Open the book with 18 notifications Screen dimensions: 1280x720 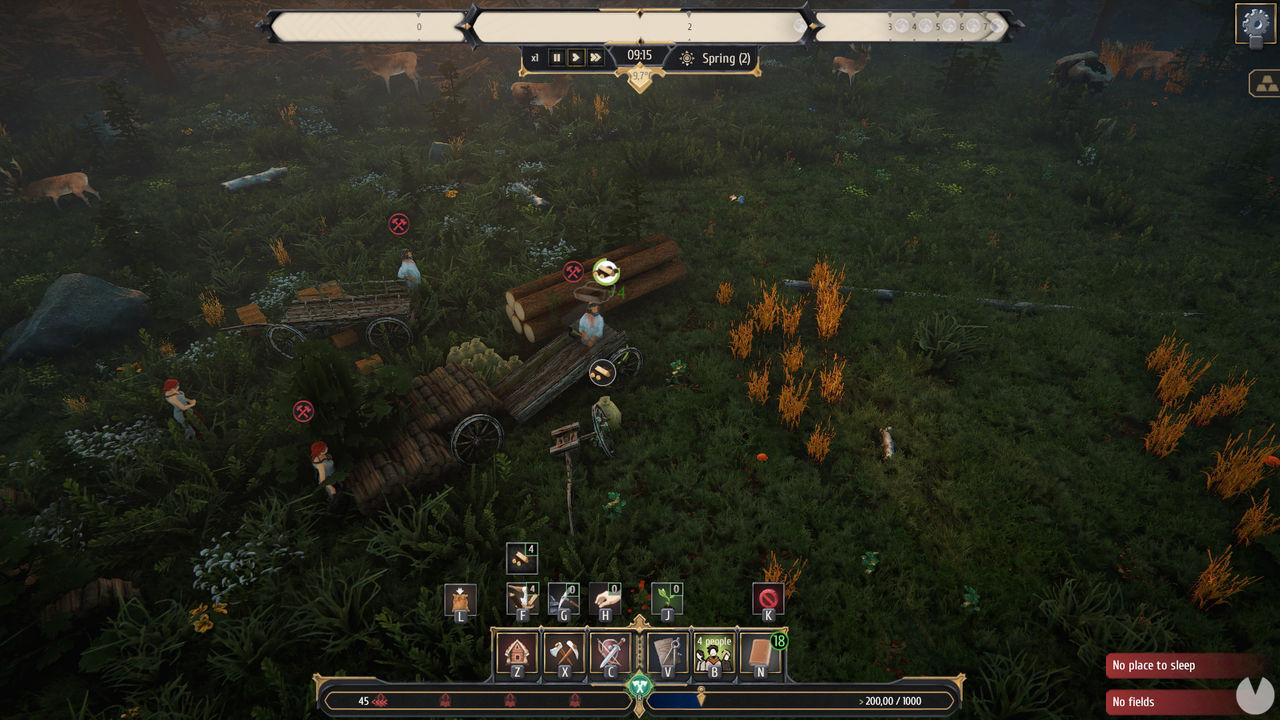tap(761, 654)
